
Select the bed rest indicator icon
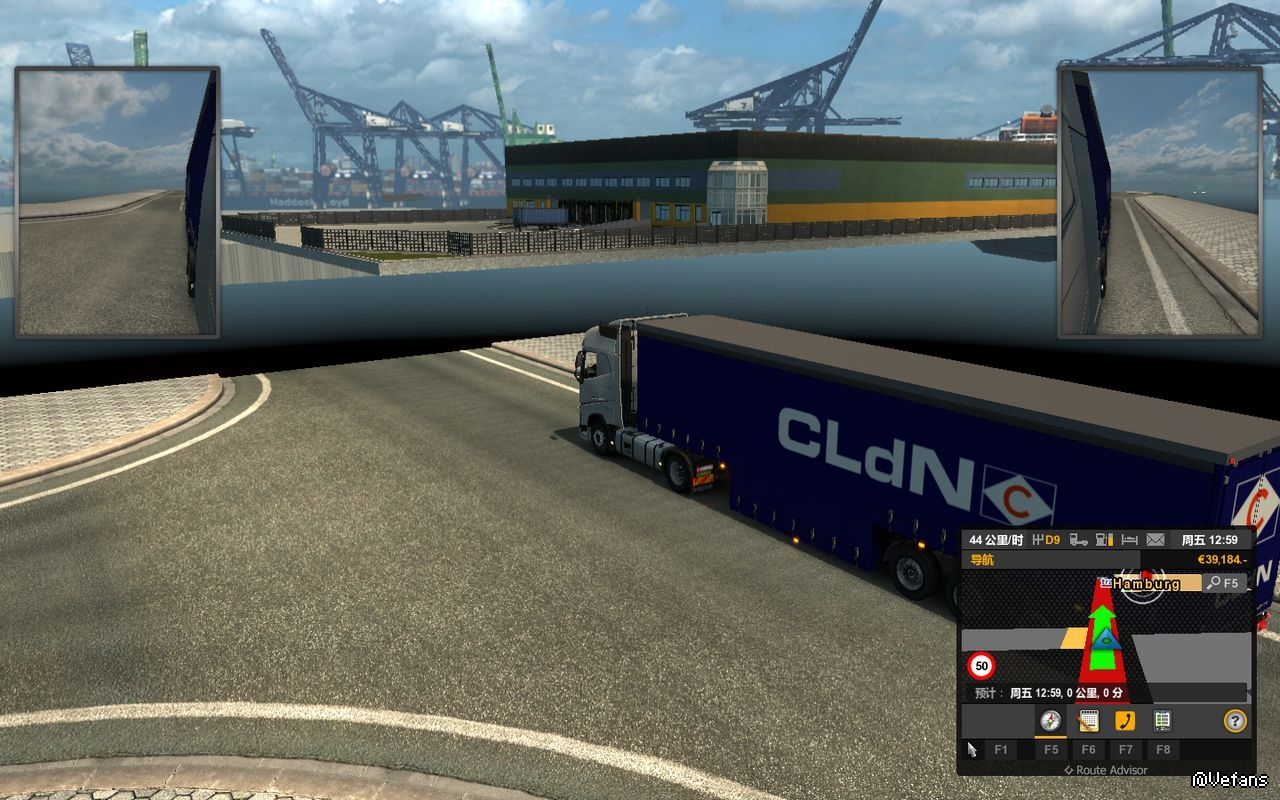[1129, 540]
